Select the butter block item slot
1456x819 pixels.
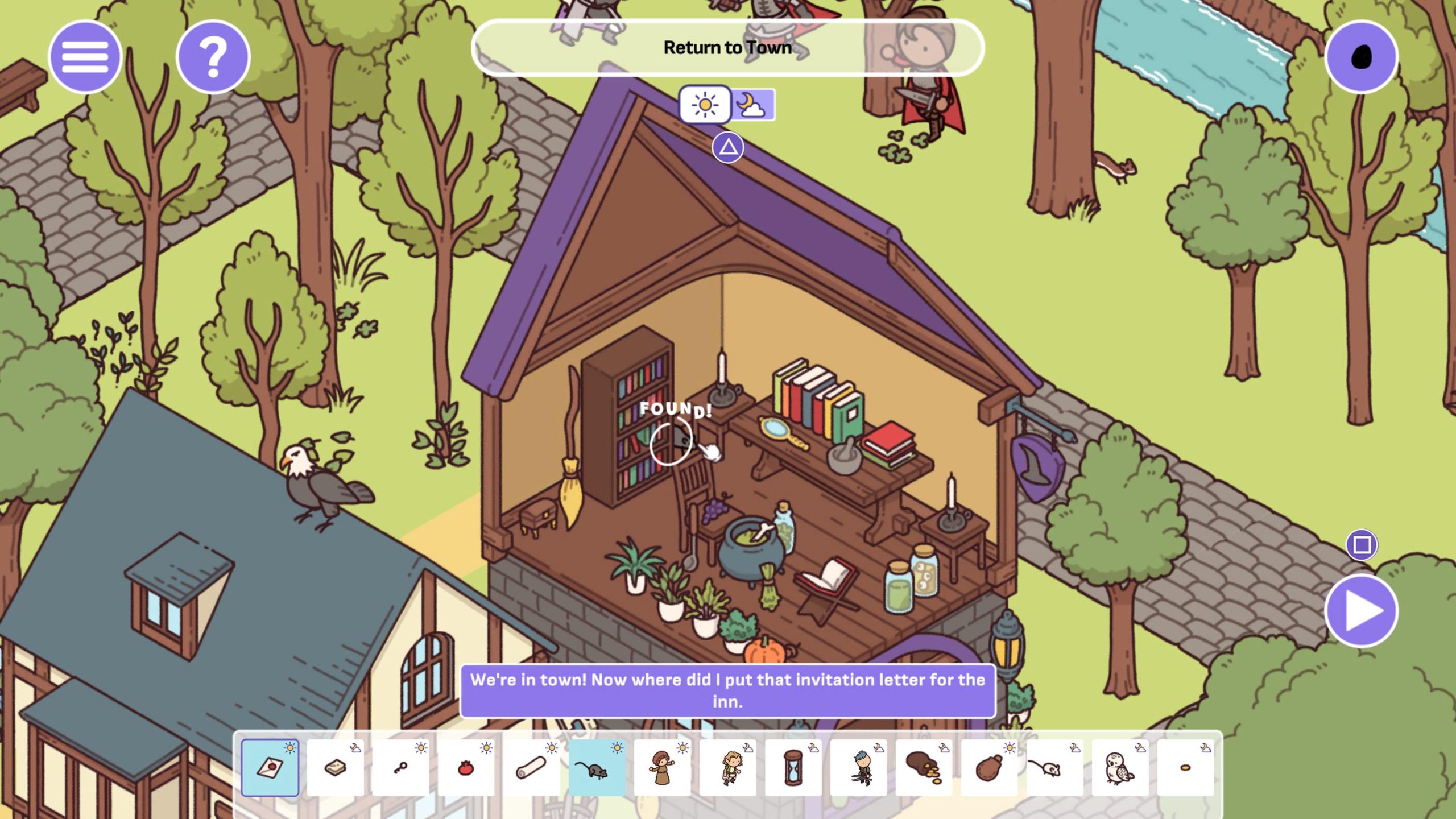336,768
